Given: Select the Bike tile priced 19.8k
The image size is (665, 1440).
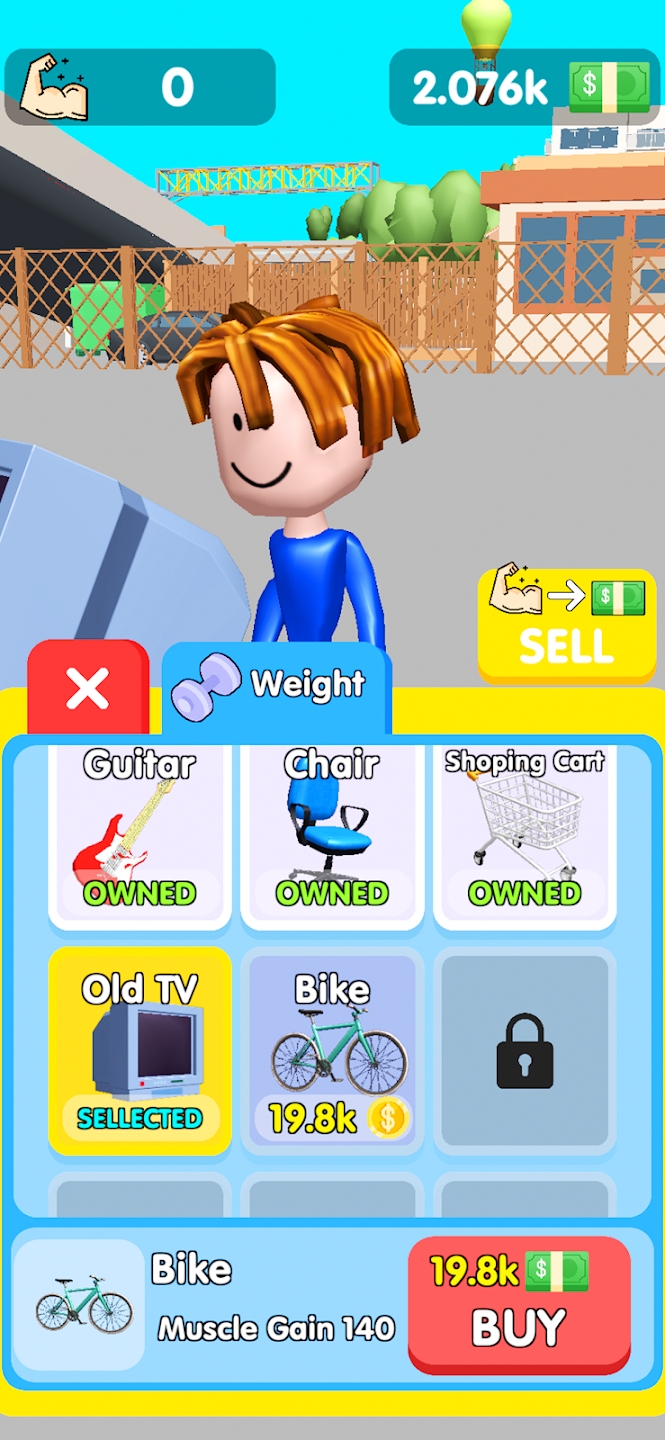Looking at the screenshot, I should pos(332,1050).
